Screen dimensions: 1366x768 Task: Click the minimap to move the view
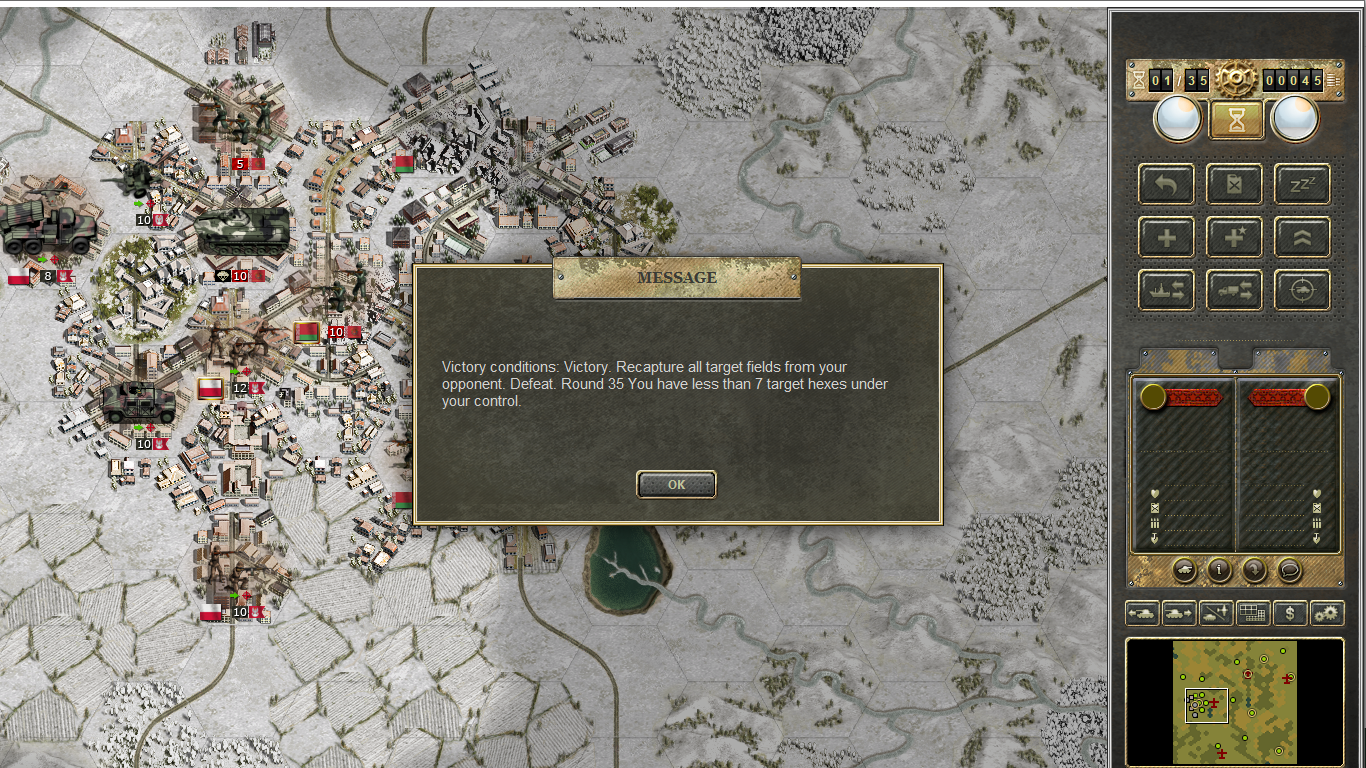1235,702
